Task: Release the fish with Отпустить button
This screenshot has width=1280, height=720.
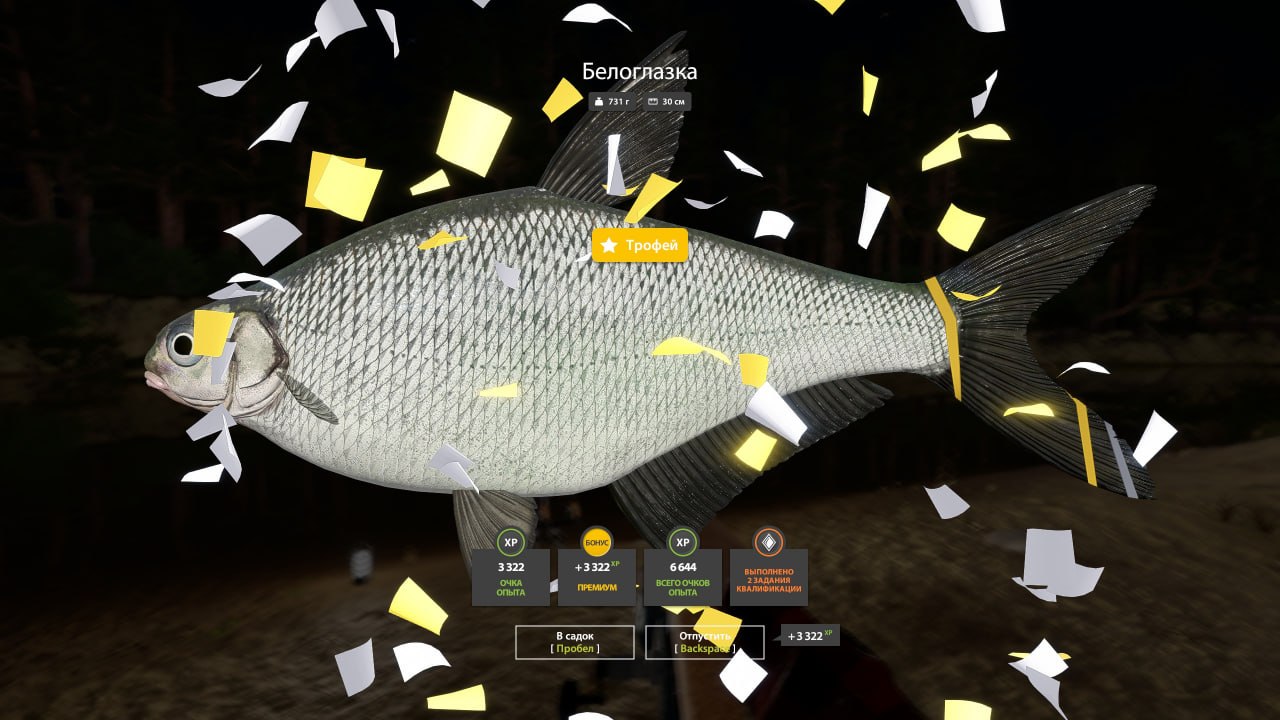Action: point(704,642)
